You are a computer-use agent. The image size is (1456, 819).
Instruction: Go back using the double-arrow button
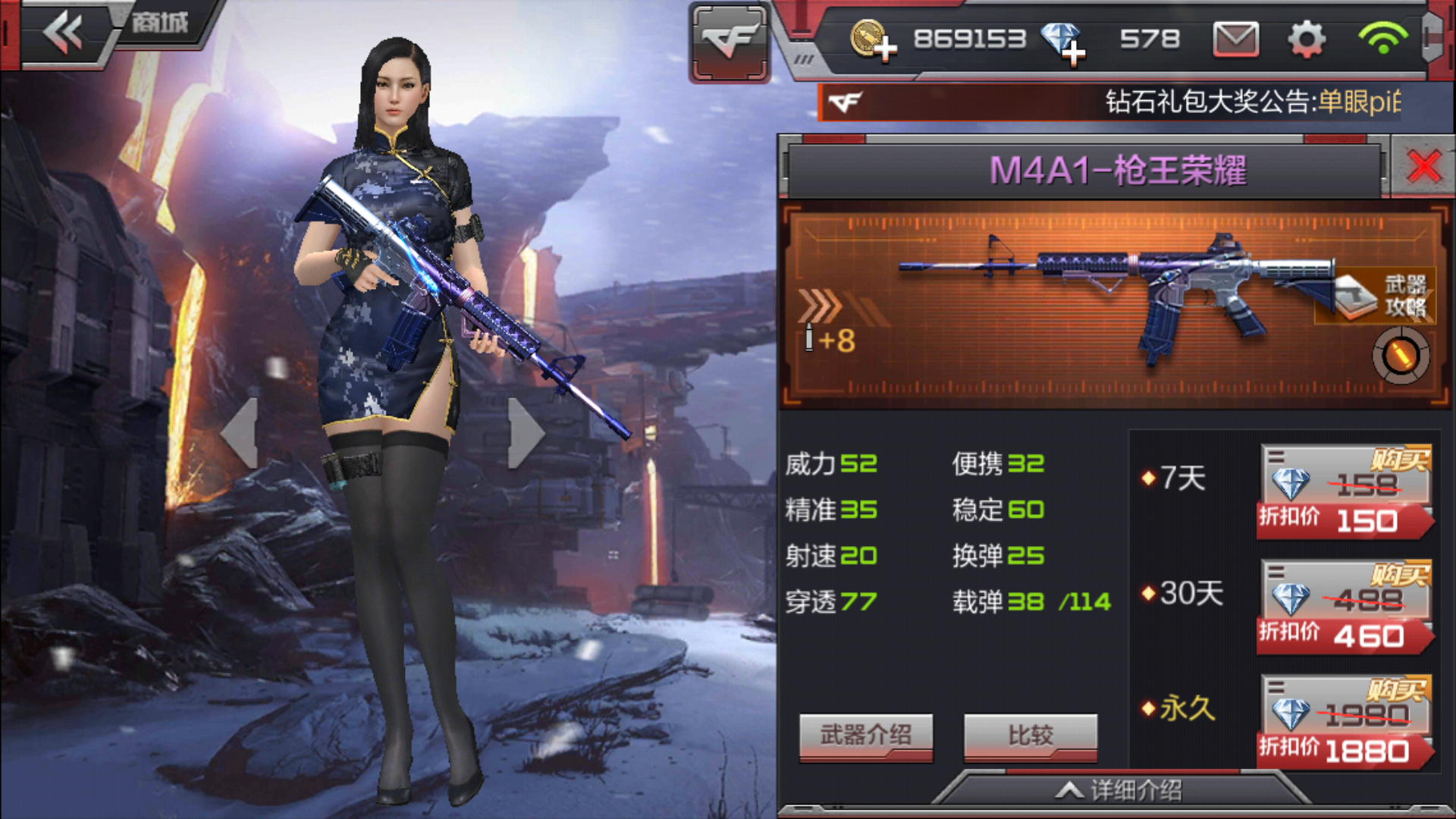(x=64, y=33)
